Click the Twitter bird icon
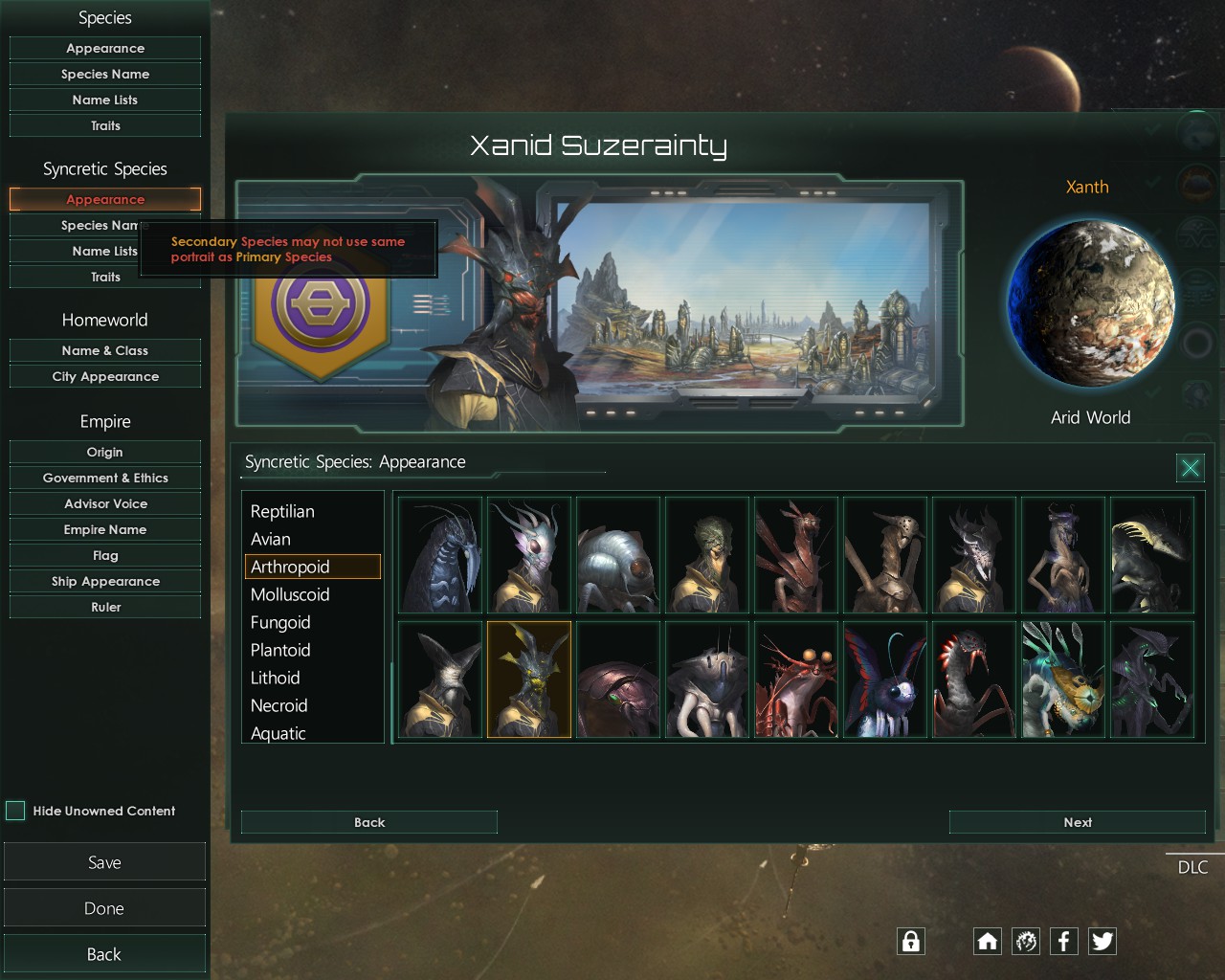 (x=1102, y=941)
